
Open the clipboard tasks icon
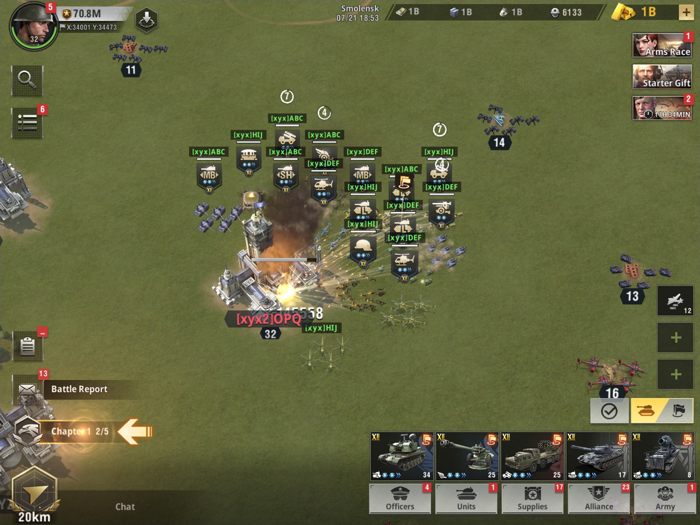[x=27, y=346]
